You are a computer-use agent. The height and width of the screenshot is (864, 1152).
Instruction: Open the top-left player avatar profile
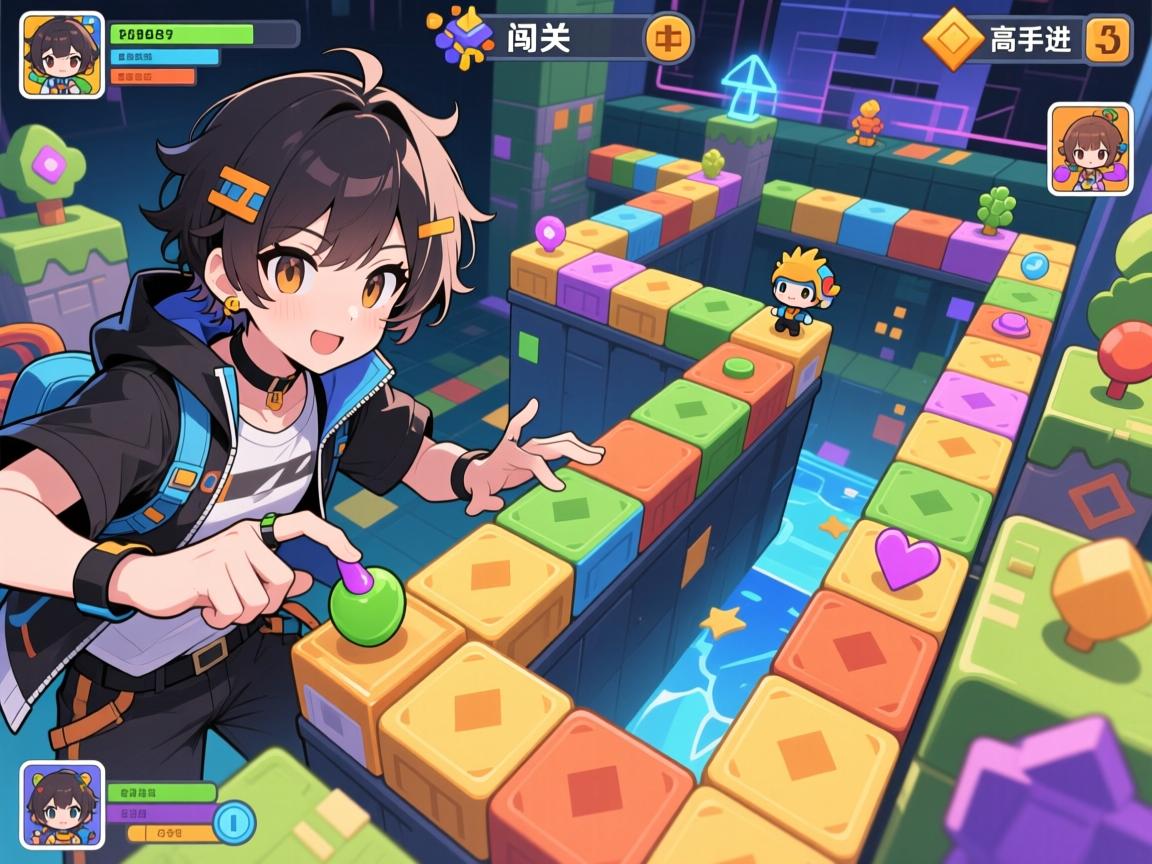[x=62, y=55]
